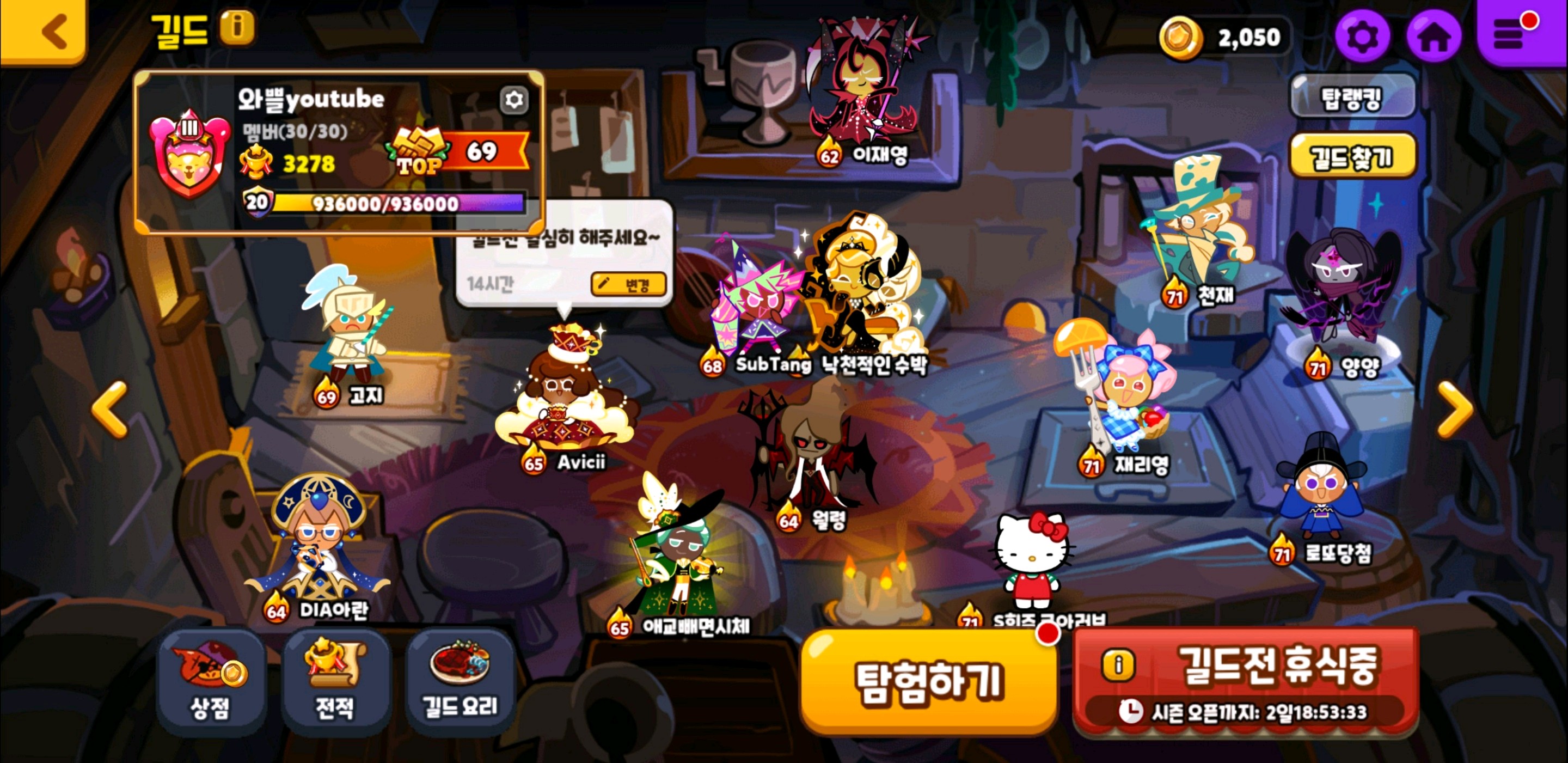
Task: Open the purple hamburger menu
Action: tap(1513, 33)
